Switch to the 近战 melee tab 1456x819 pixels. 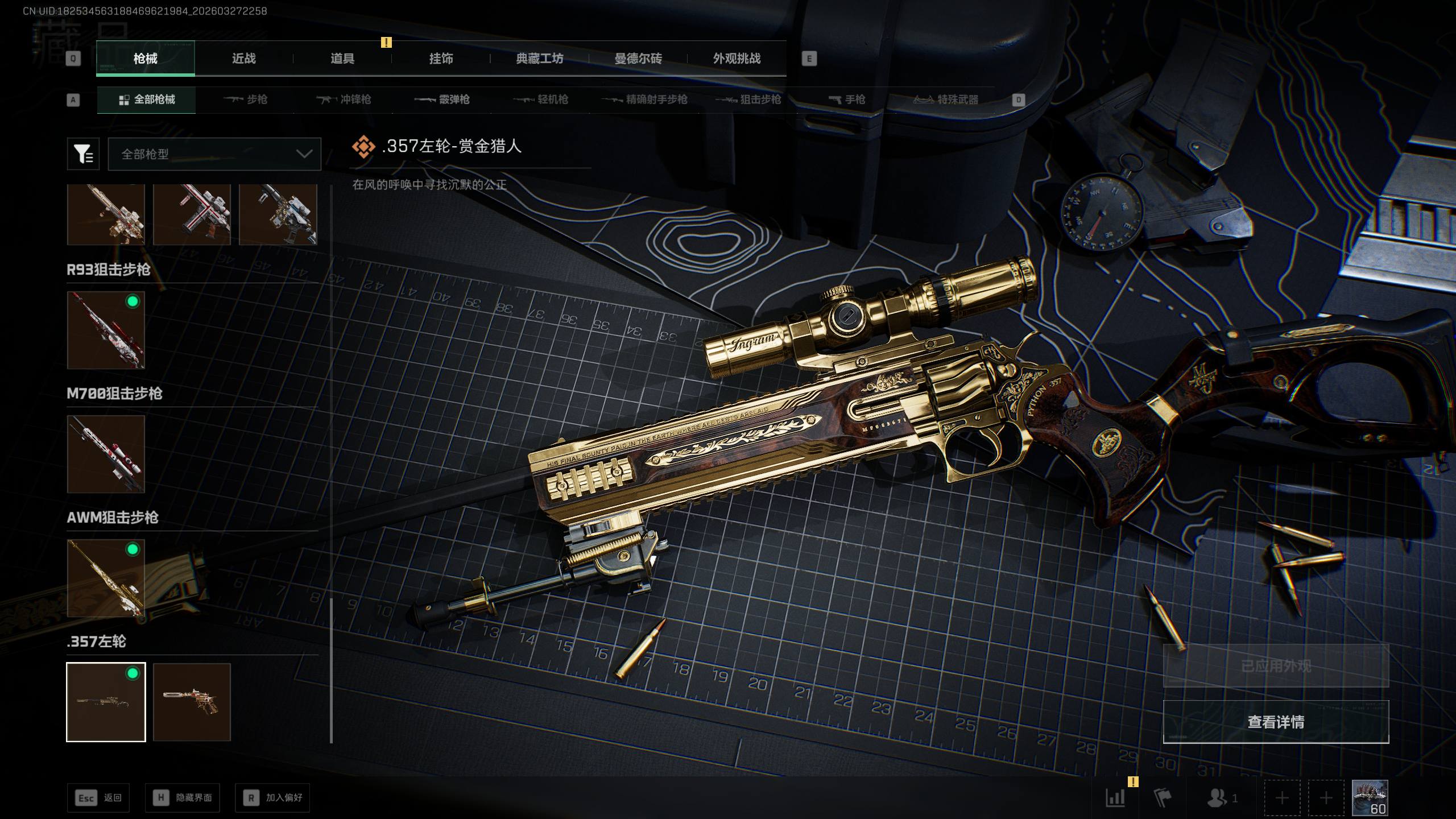coord(243,59)
